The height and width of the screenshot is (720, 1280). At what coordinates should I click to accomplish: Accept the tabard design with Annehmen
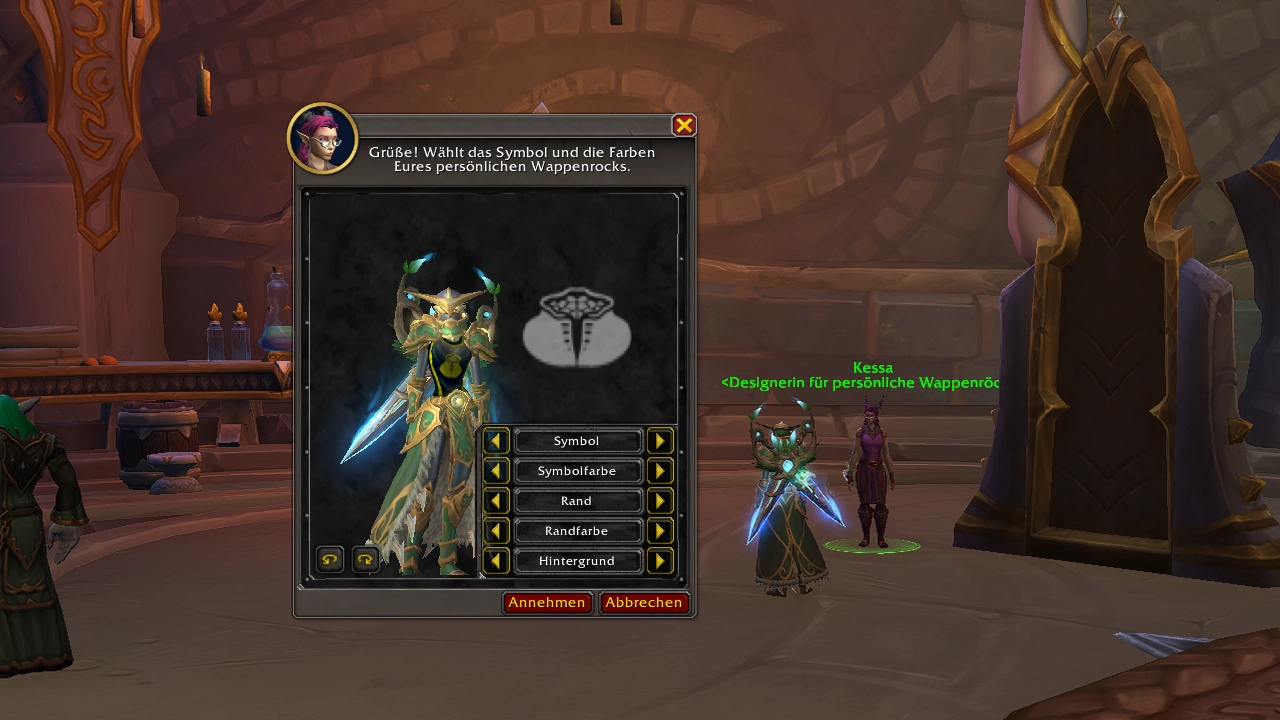tap(546, 602)
